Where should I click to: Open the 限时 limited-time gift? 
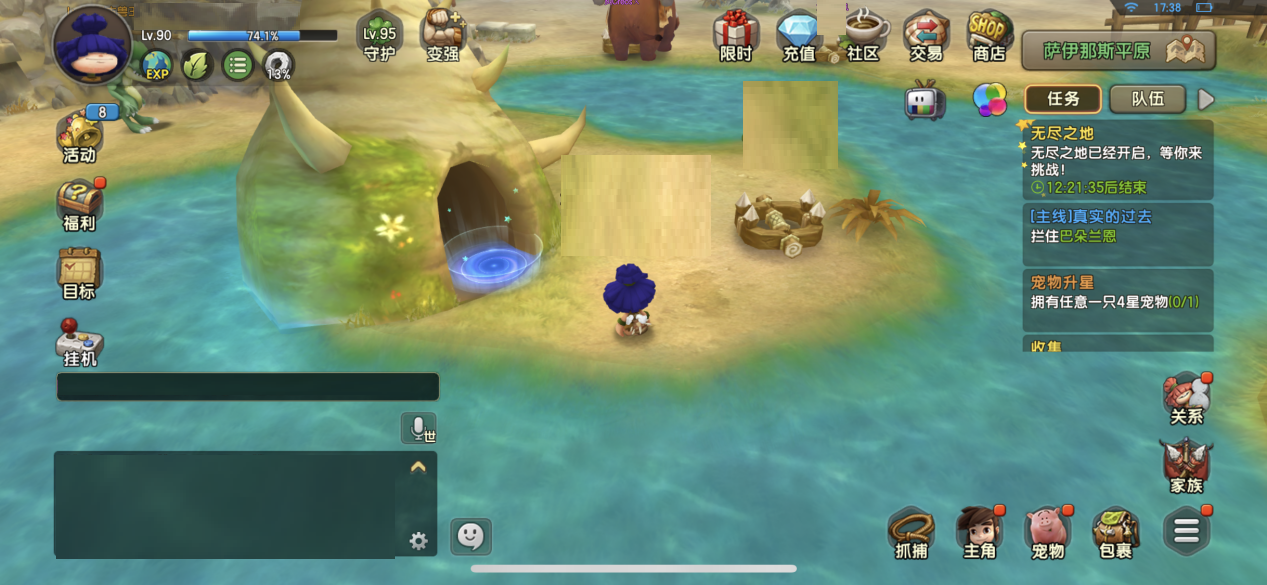coord(736,36)
